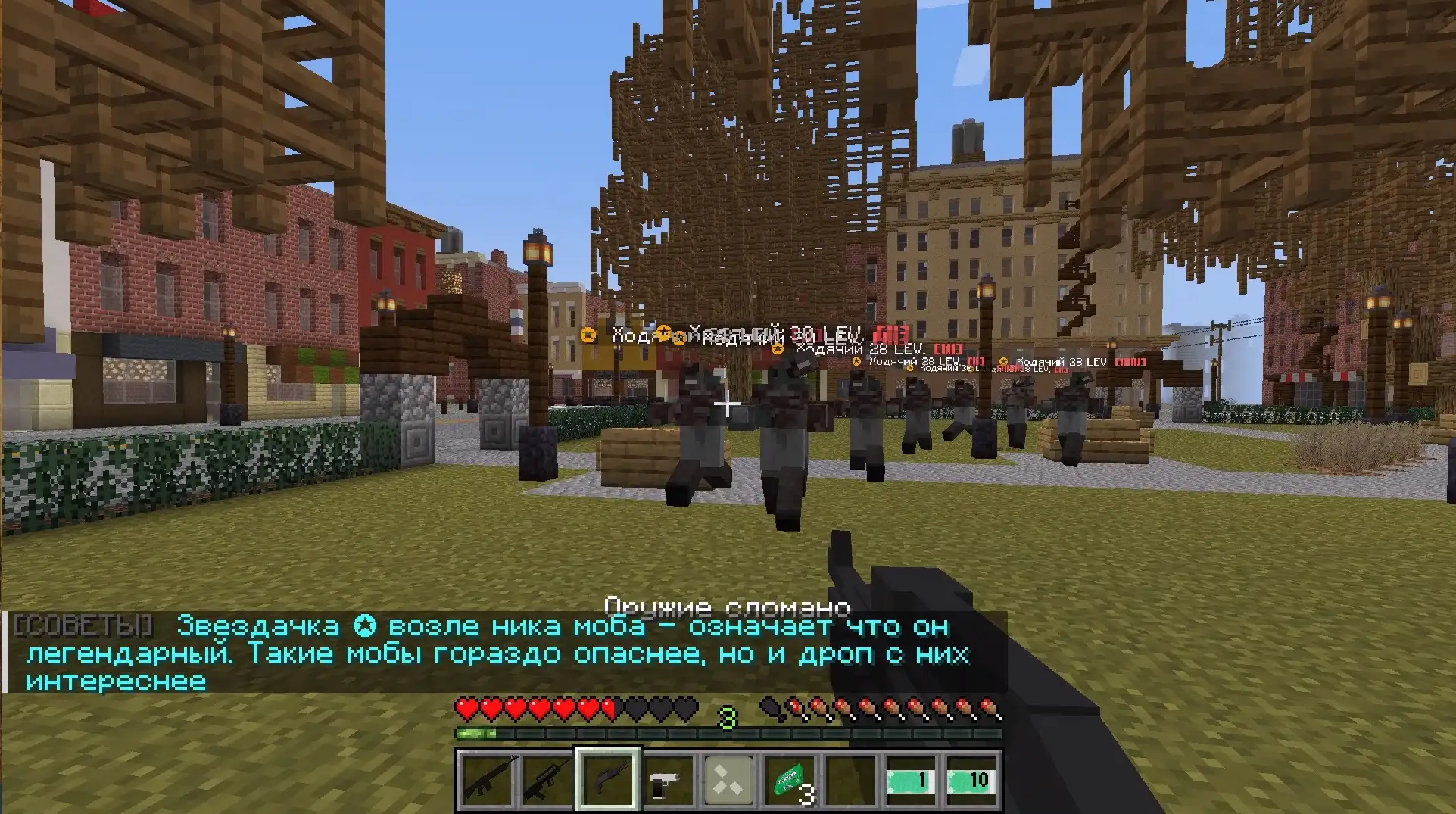Select the bullpup rifle hotbar slot
The image size is (1456, 814).
pos(547,780)
